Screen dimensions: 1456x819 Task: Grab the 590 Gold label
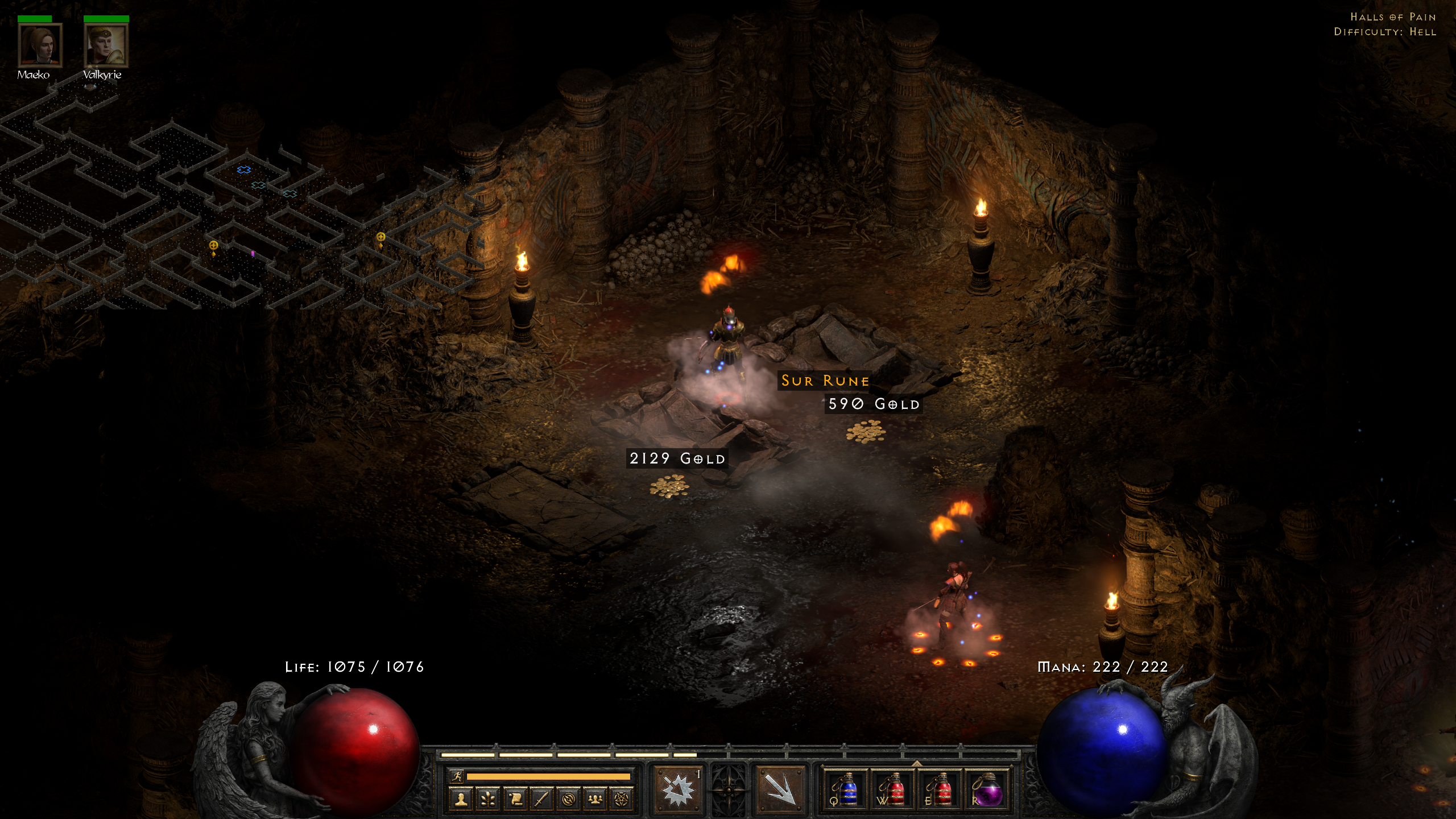pyautogui.click(x=873, y=404)
